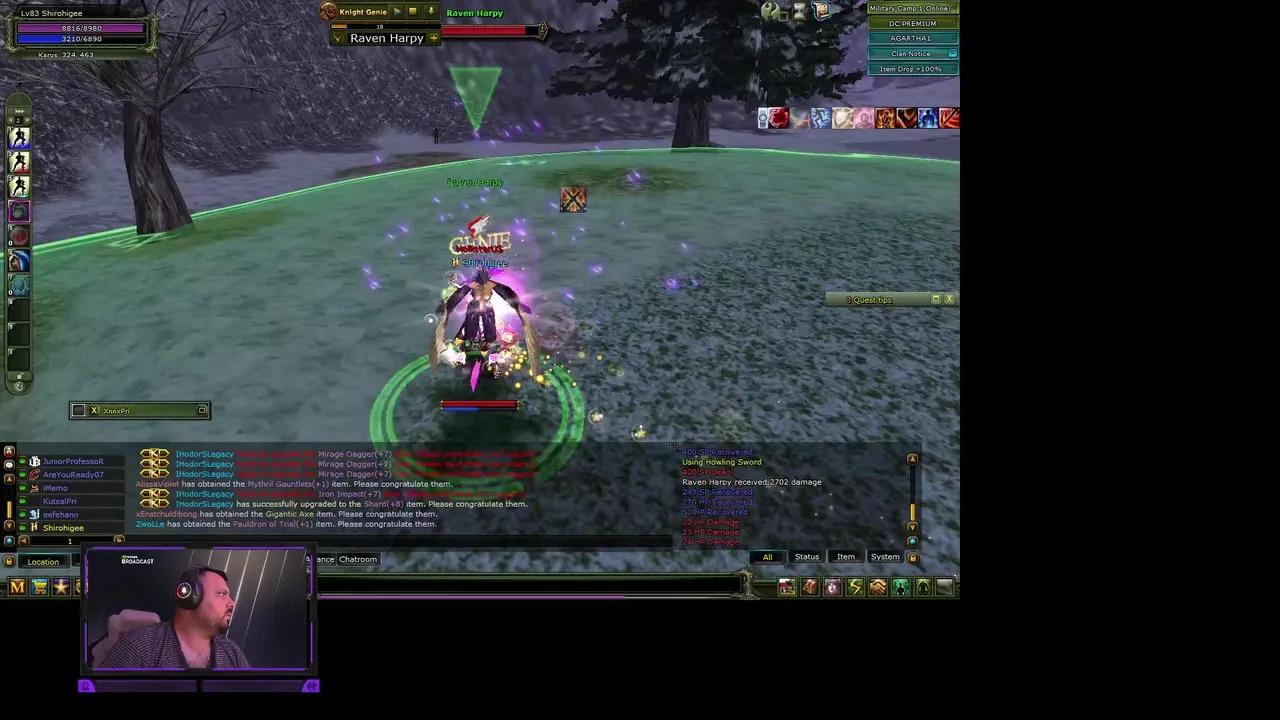Click the Moradon 'M' icon on bottom bar
Image resolution: width=1280 pixels, height=720 pixels.
(16, 587)
